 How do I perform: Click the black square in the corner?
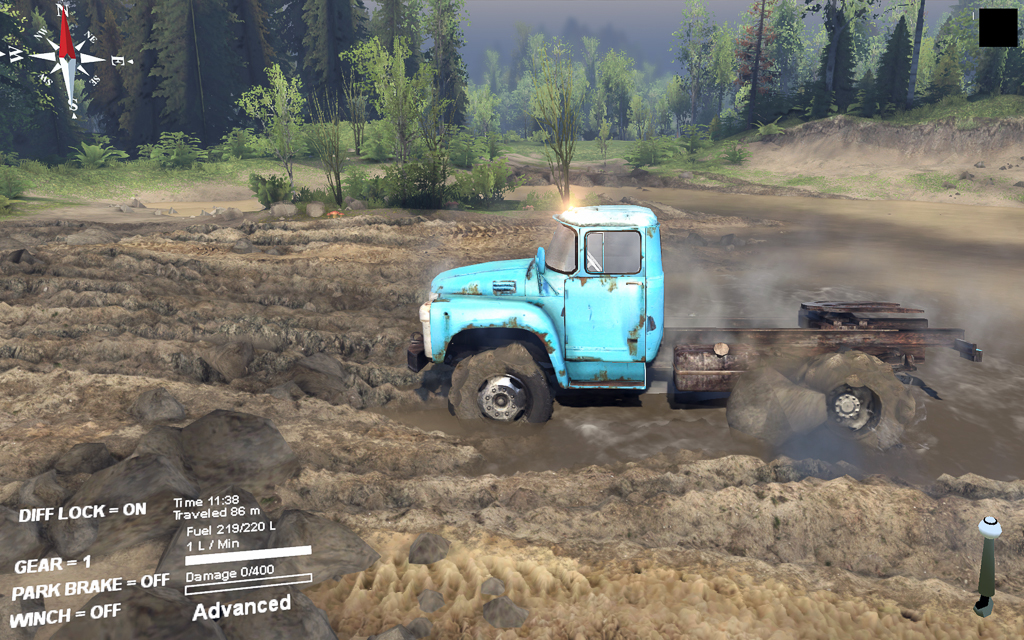point(997,27)
